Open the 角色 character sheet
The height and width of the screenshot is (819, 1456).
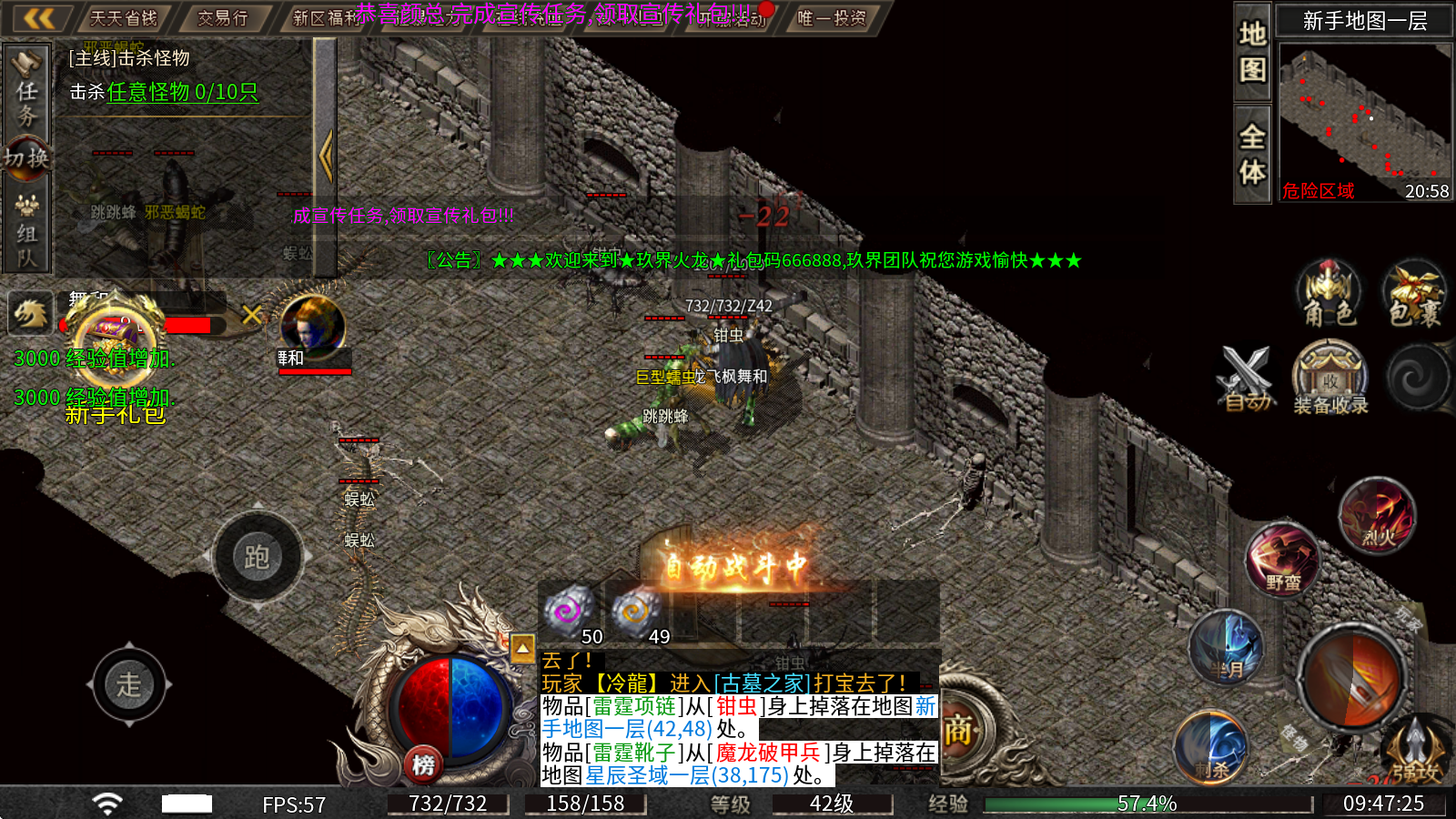click(x=1330, y=293)
